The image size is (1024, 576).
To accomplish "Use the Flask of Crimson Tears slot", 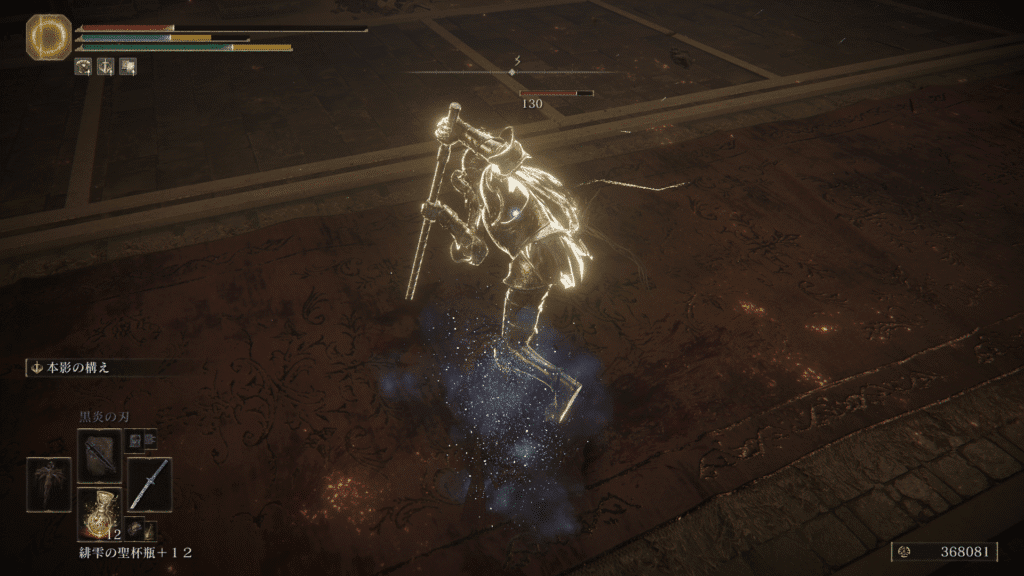I will click(99, 514).
